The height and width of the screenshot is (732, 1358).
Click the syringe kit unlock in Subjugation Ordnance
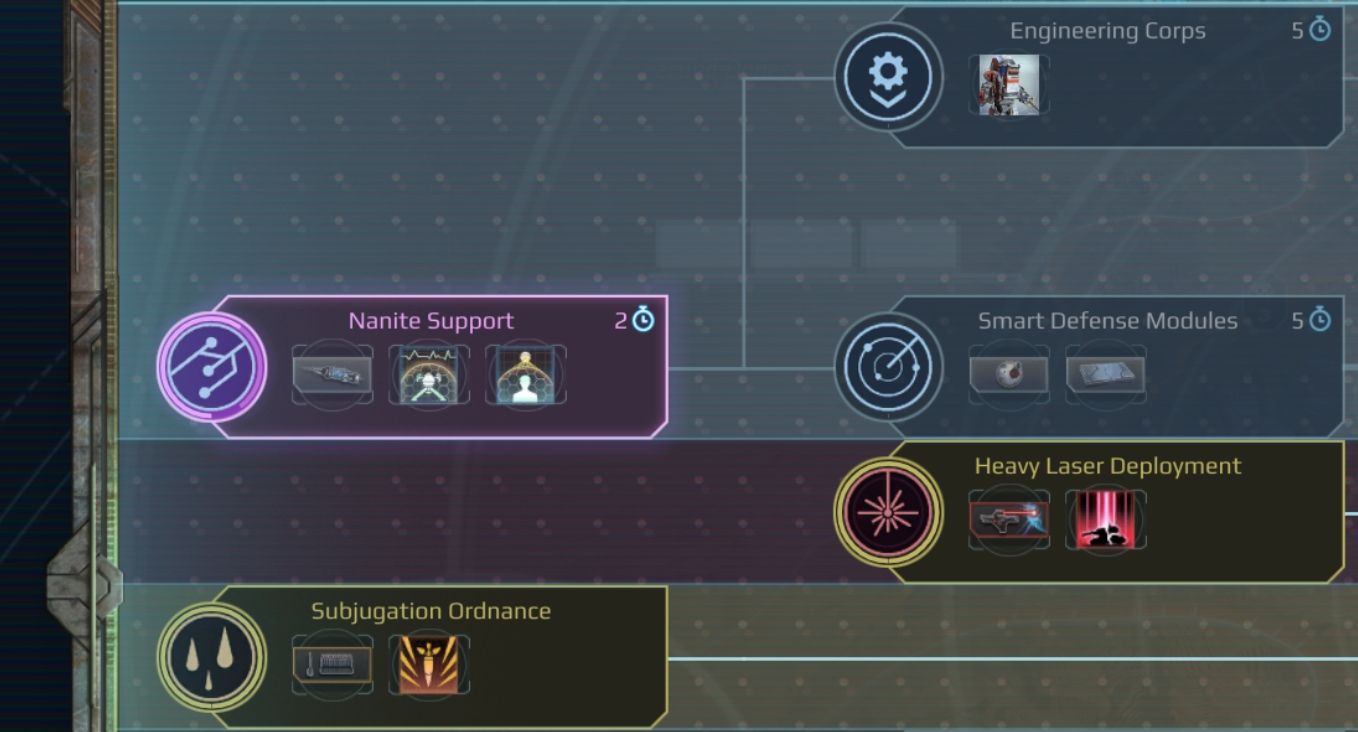pyautogui.click(x=331, y=662)
